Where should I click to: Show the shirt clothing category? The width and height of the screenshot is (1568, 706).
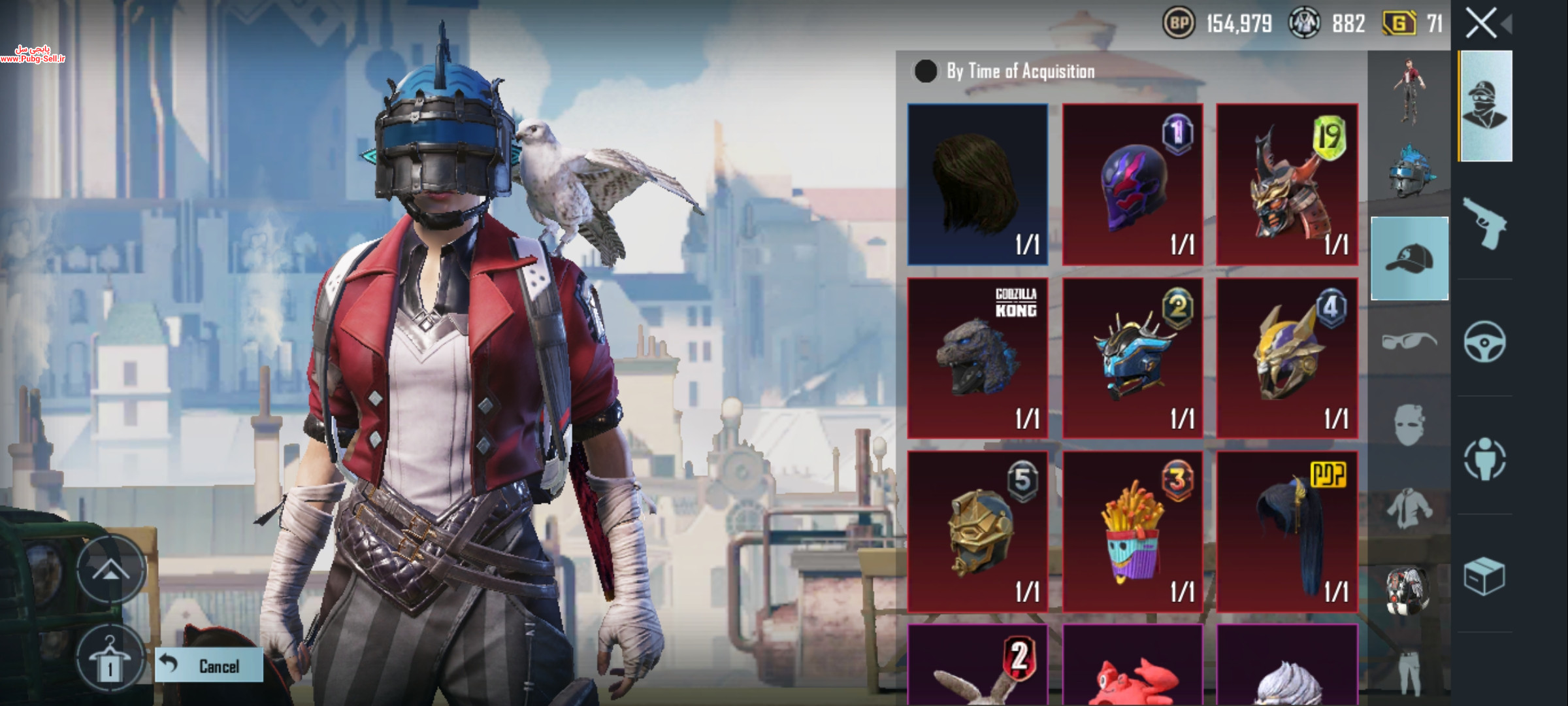click(1409, 509)
